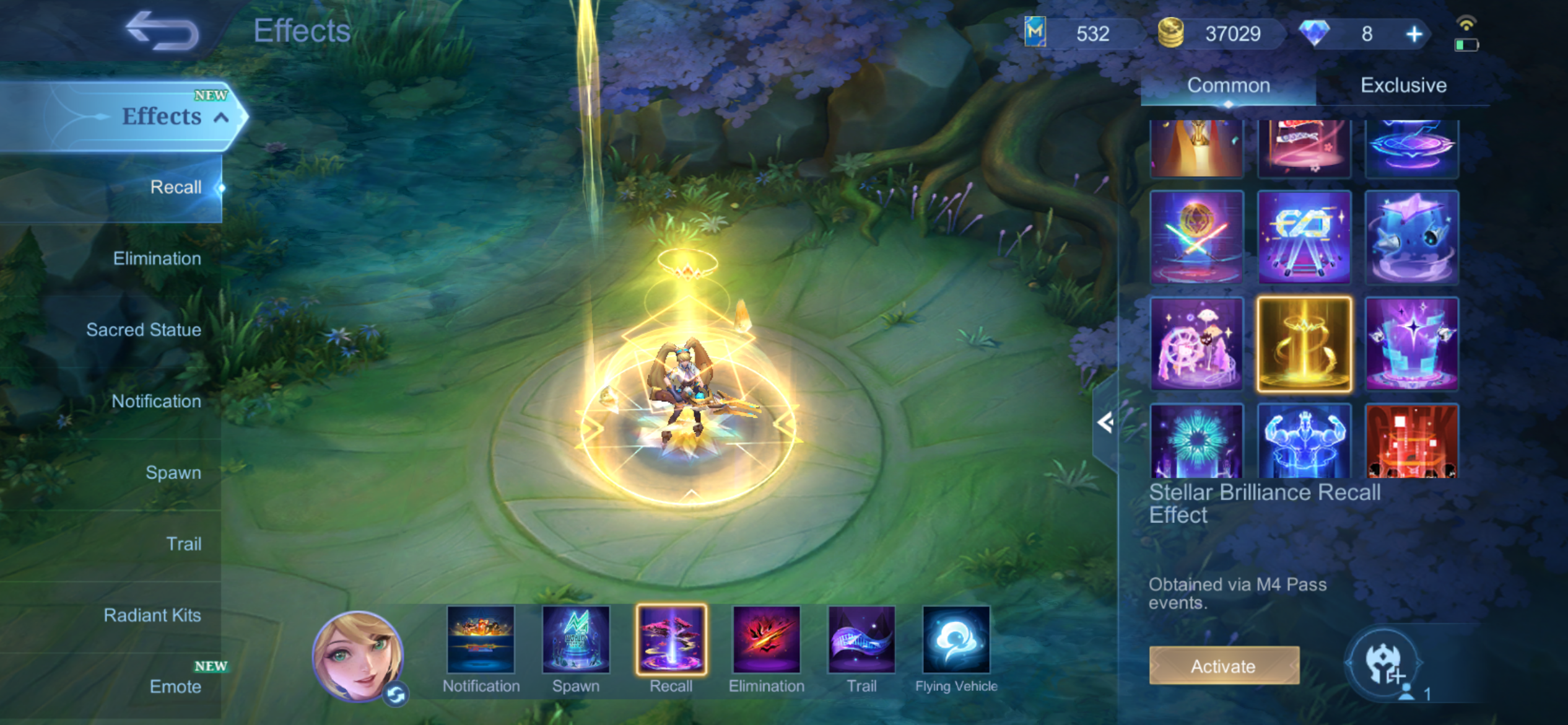This screenshot has height=725, width=1568.
Task: Collapse the side panel with the arrow
Action: pyautogui.click(x=1105, y=423)
